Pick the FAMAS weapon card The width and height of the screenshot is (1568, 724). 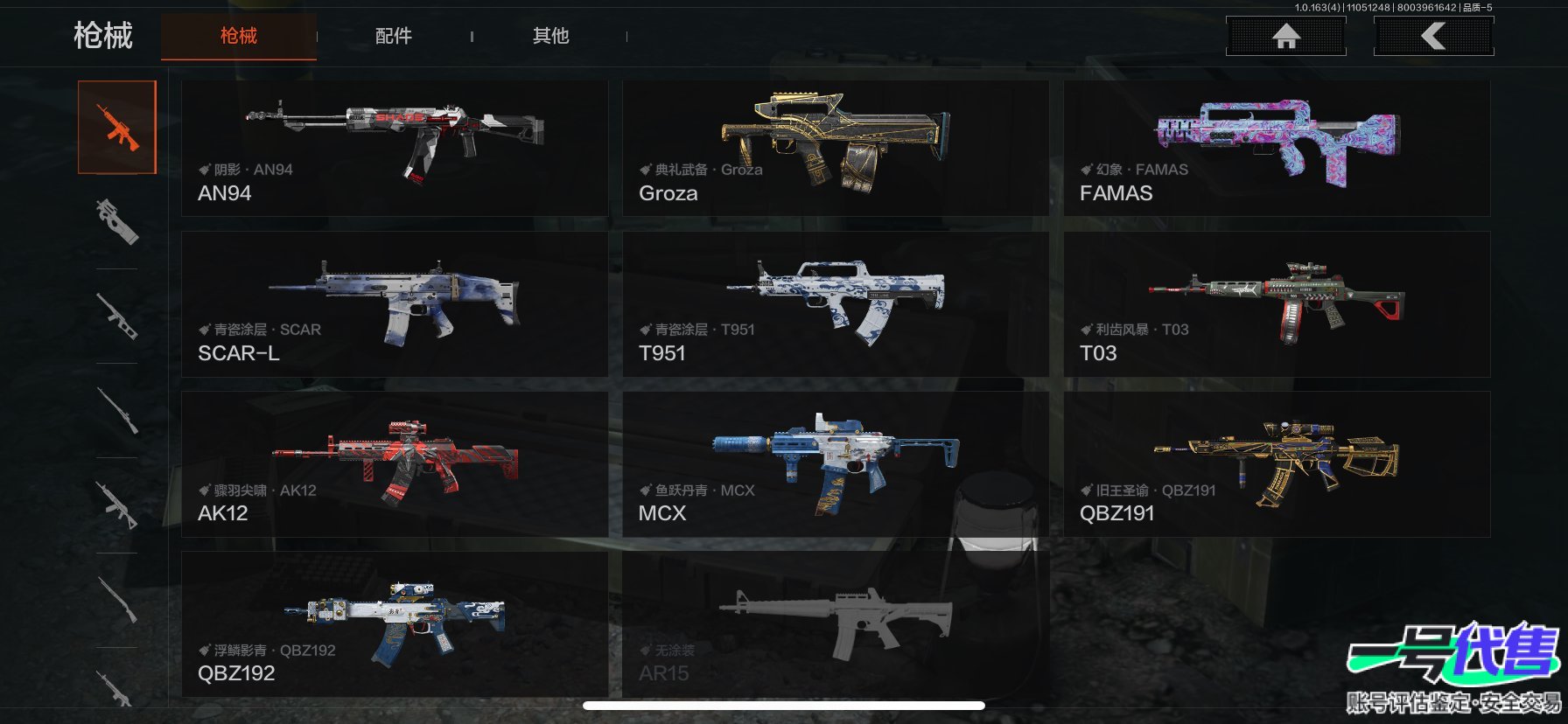(1276, 149)
